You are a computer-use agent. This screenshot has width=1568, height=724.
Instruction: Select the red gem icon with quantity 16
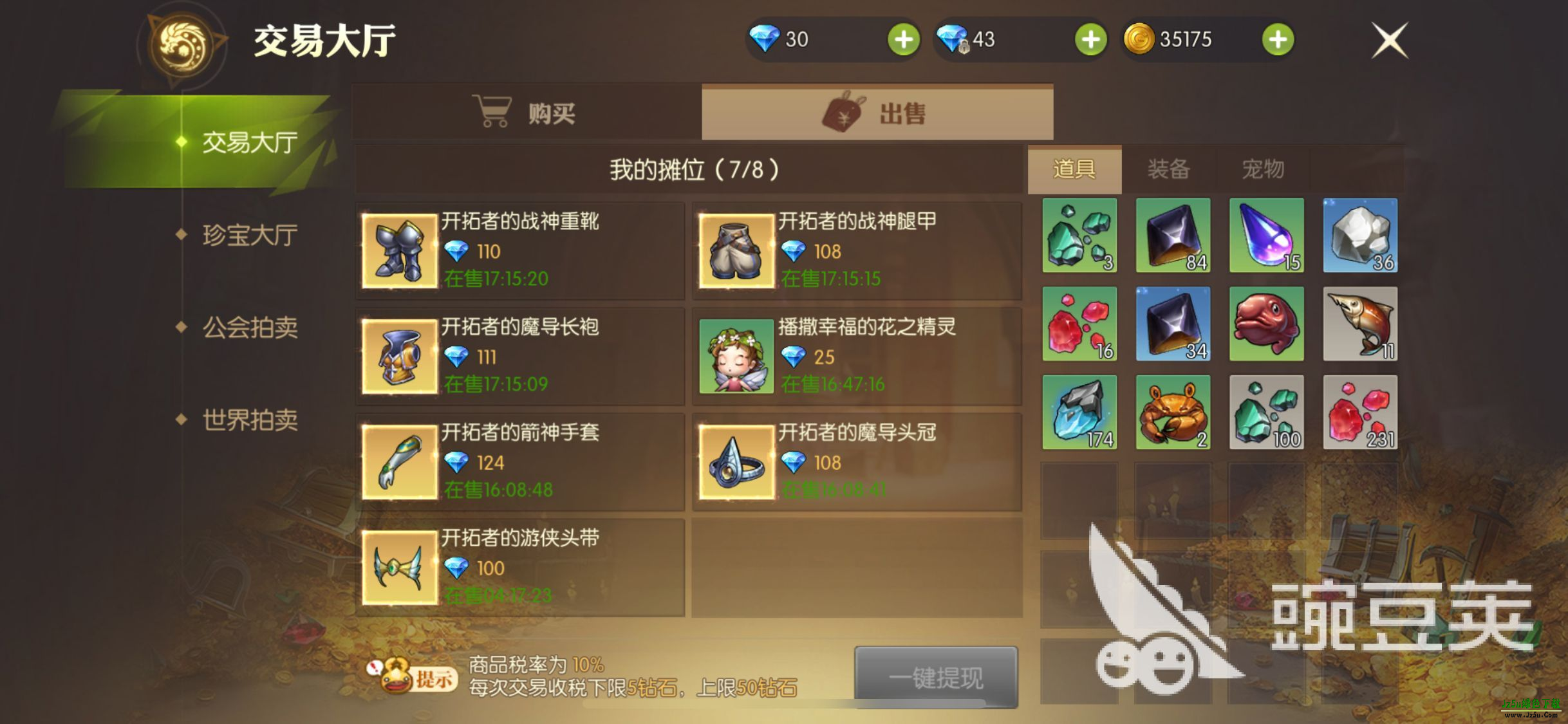[x=1079, y=325]
